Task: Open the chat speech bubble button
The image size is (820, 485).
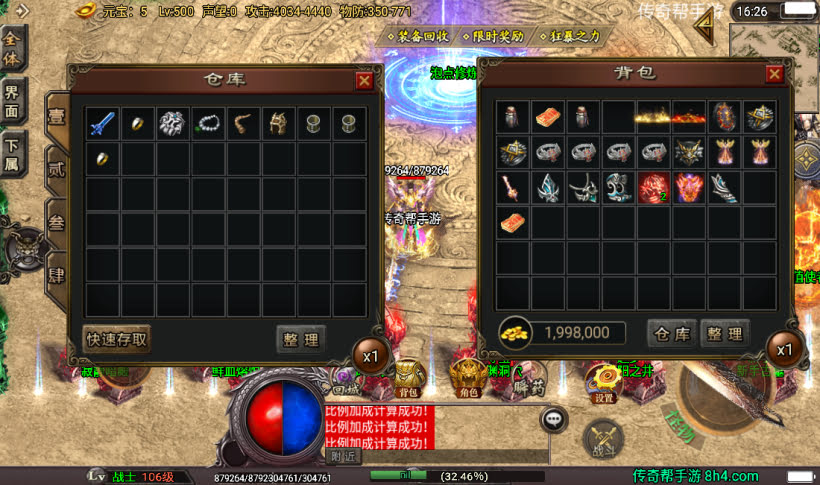Action: coord(554,419)
